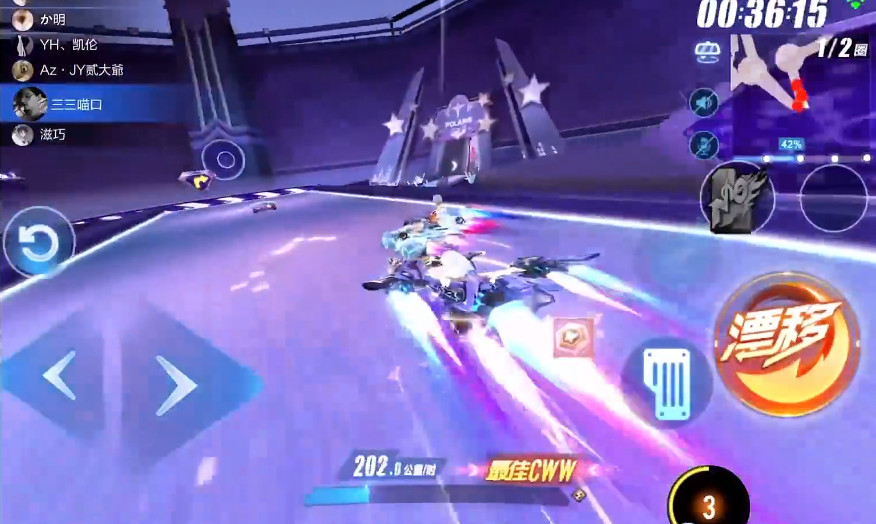Hit the circular reset-car arrow button
Screen dimensions: 876x524
pos(39,243)
